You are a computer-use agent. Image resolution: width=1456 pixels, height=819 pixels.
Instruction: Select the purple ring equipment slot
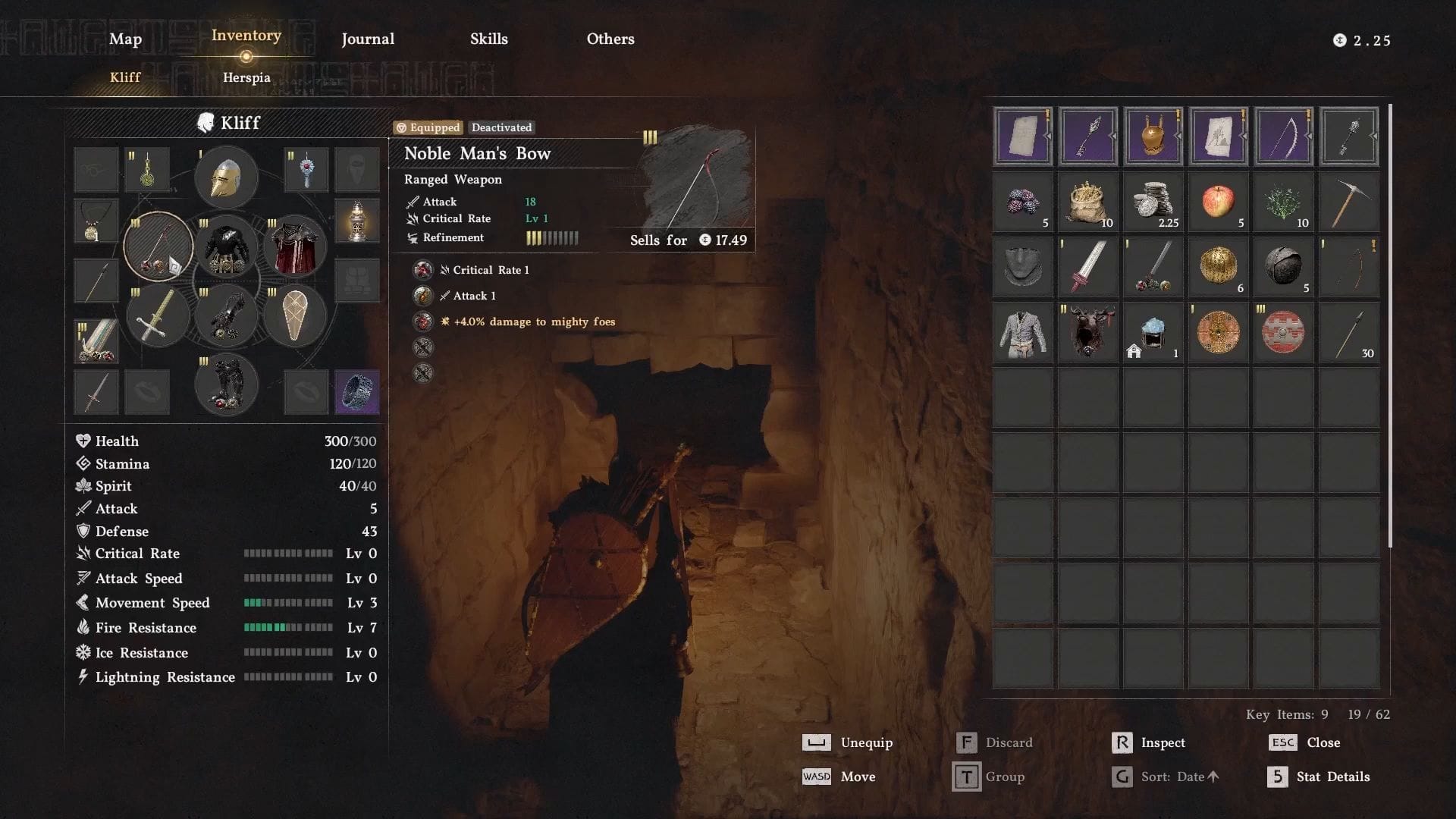(x=356, y=392)
